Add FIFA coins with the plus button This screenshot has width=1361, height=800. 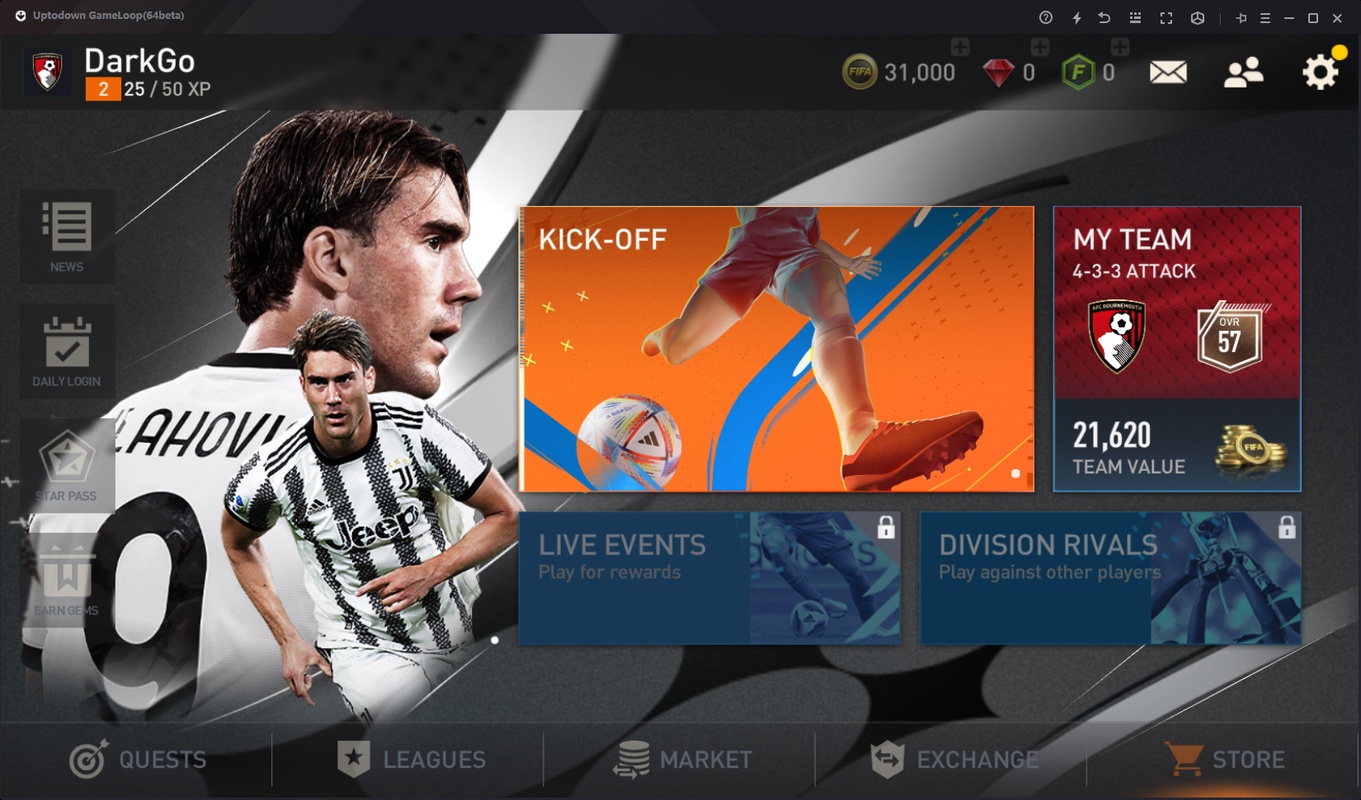click(x=961, y=45)
